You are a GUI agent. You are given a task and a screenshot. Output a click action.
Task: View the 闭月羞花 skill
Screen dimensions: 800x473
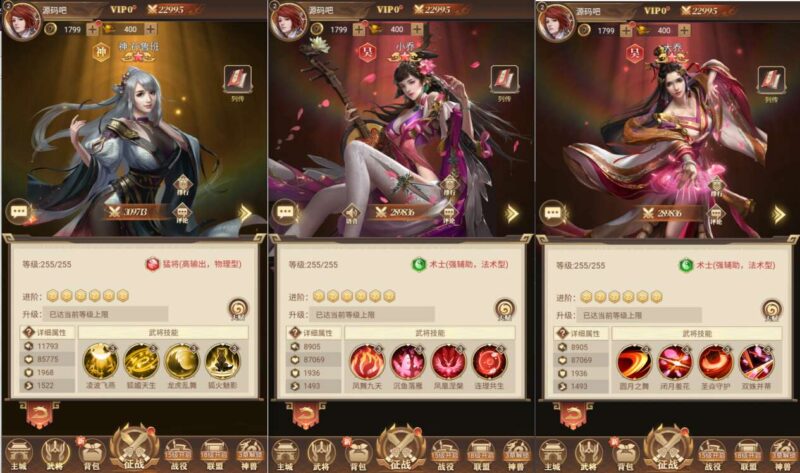point(675,360)
